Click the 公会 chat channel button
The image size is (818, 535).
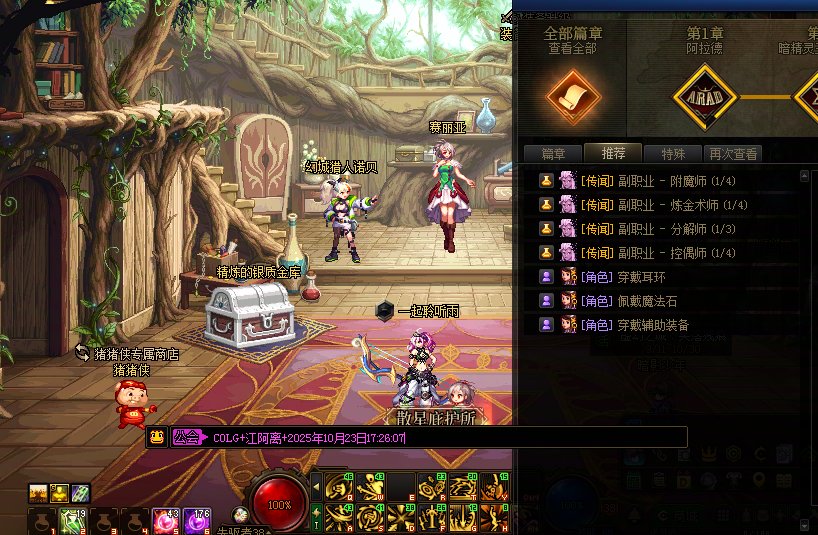[185, 437]
